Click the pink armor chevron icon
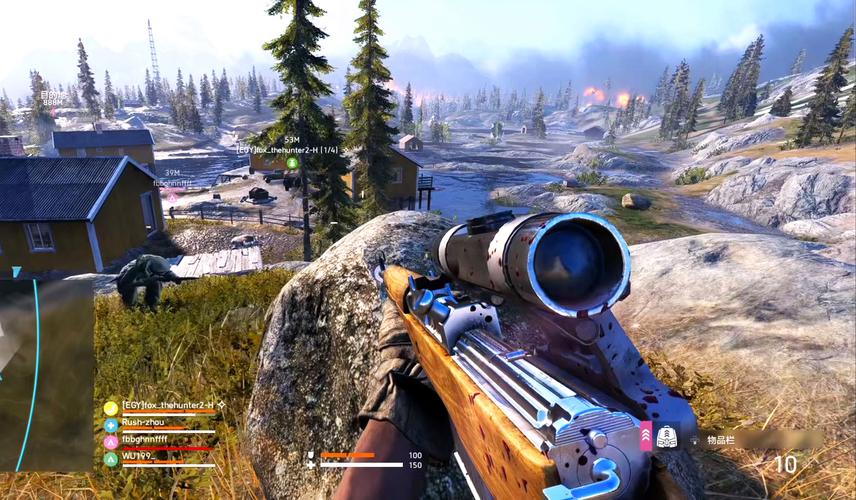 (646, 437)
